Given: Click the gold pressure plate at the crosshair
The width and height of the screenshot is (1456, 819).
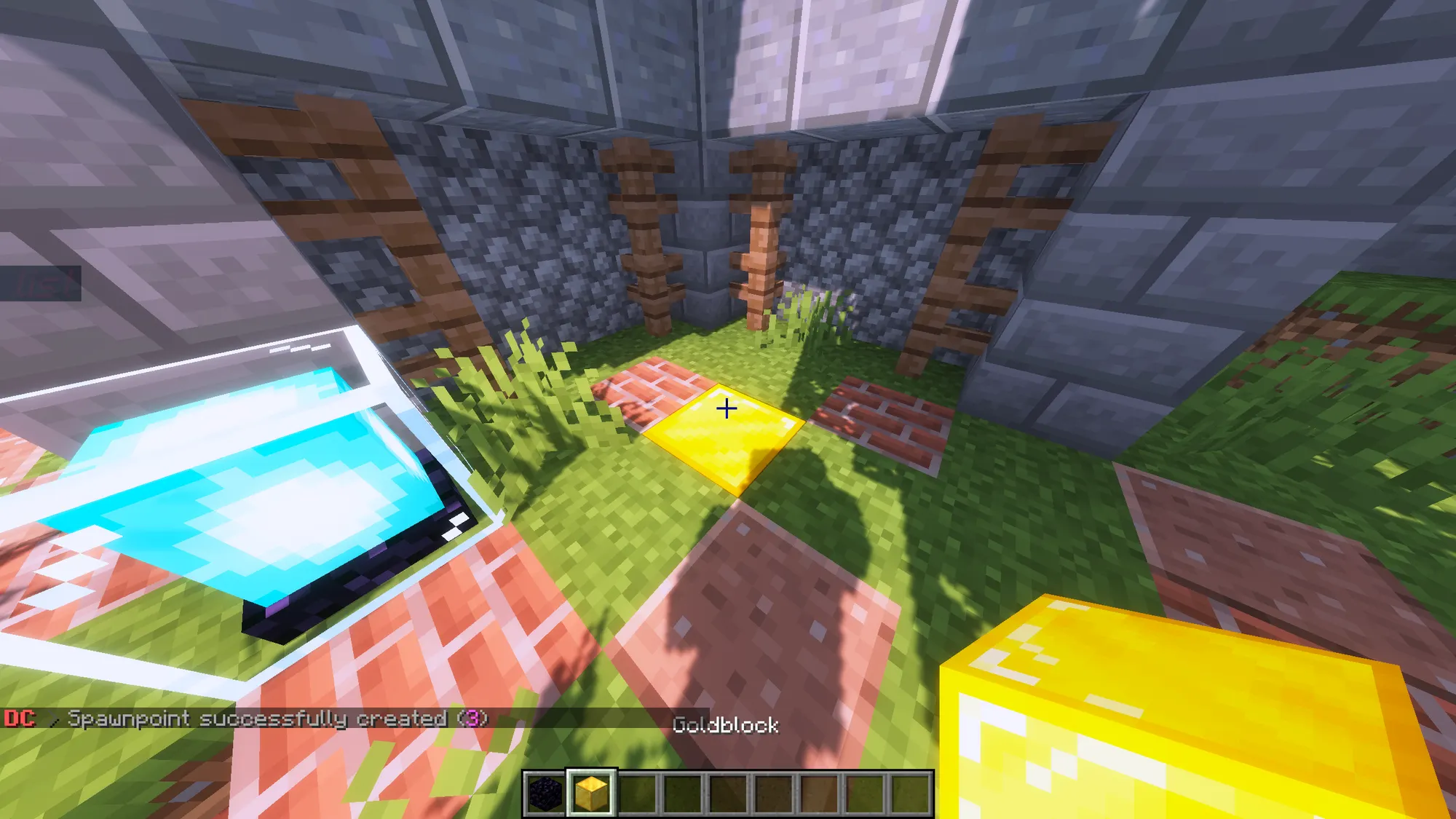Looking at the screenshot, I should [724, 430].
